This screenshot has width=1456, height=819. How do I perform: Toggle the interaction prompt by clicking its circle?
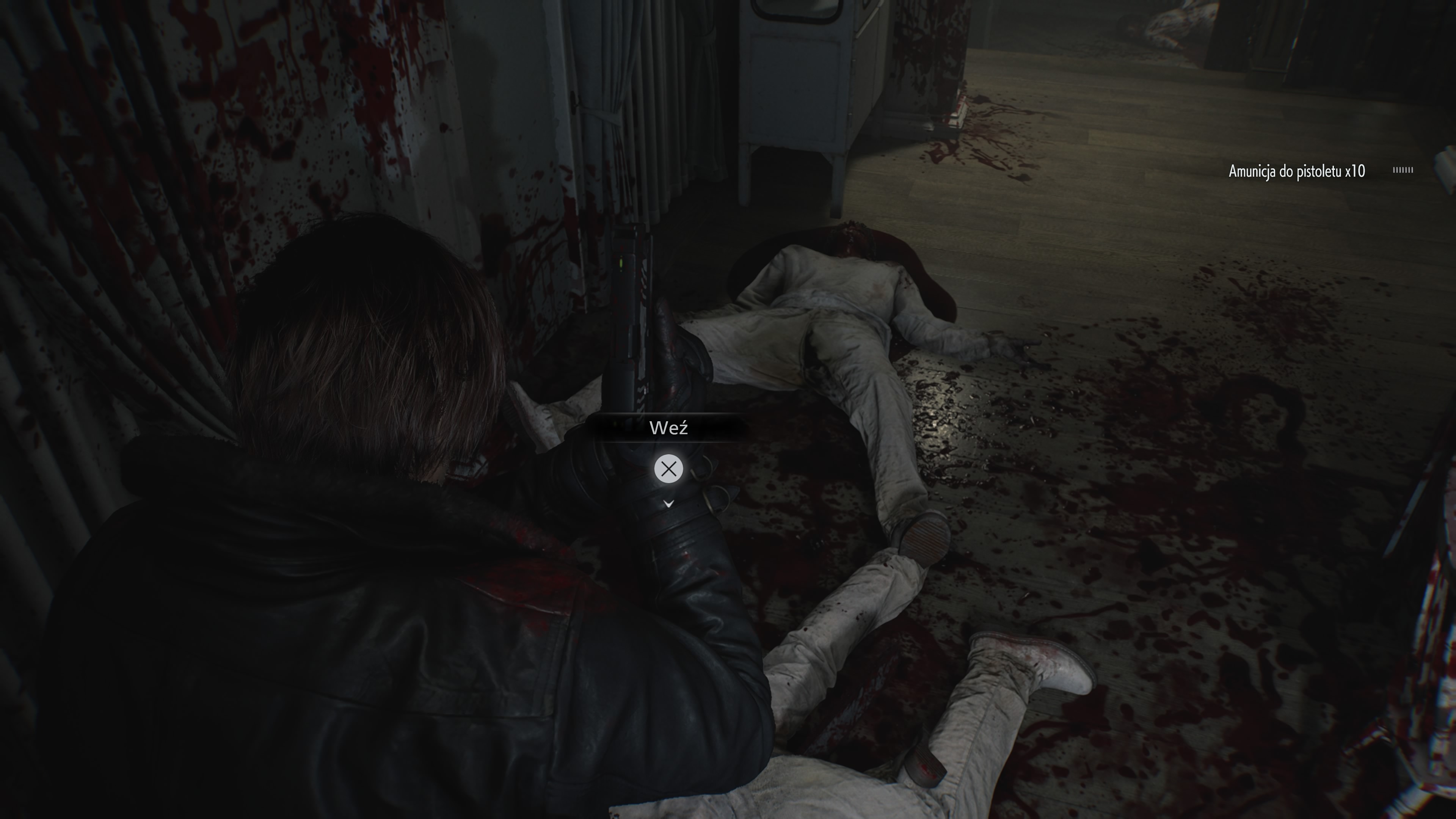tap(669, 469)
